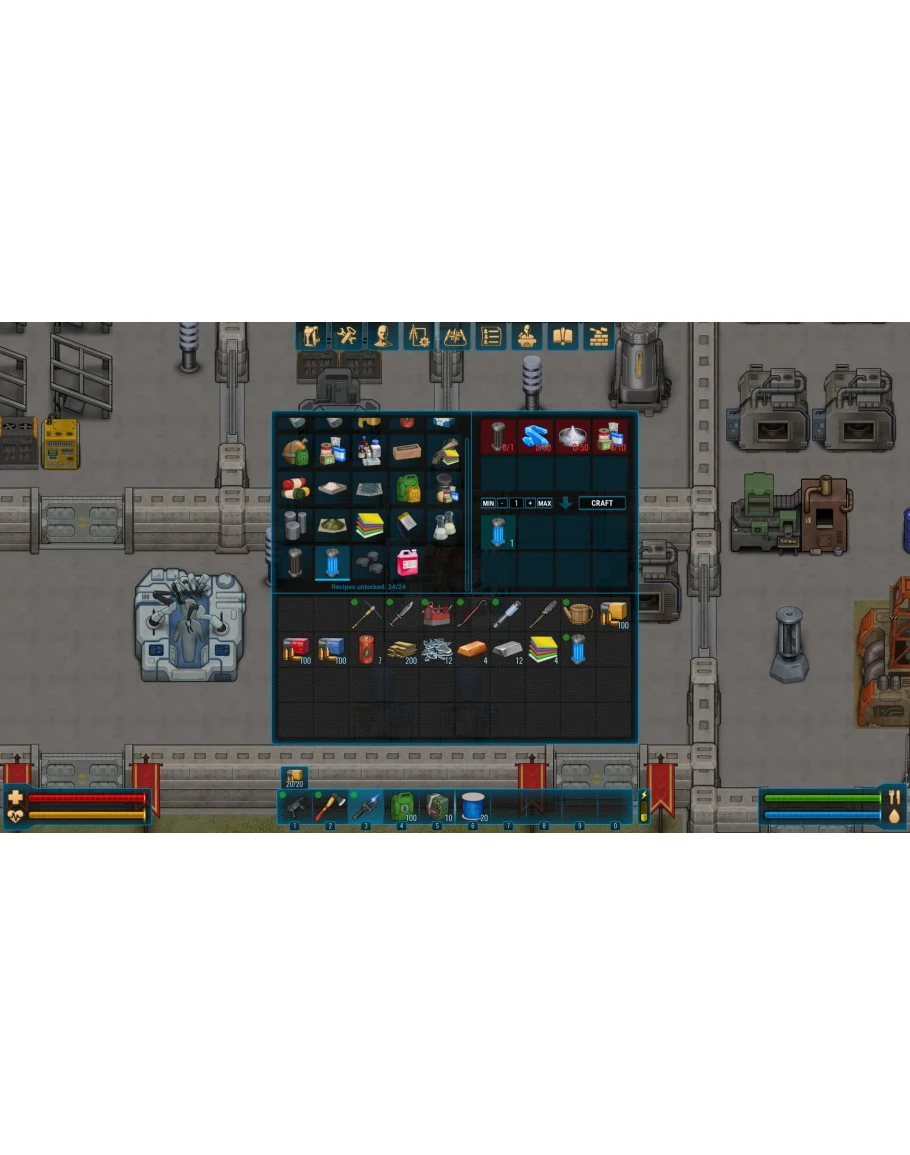This screenshot has height=1155, width=910.
Task: Open the open-book menu icon
Action: click(563, 336)
